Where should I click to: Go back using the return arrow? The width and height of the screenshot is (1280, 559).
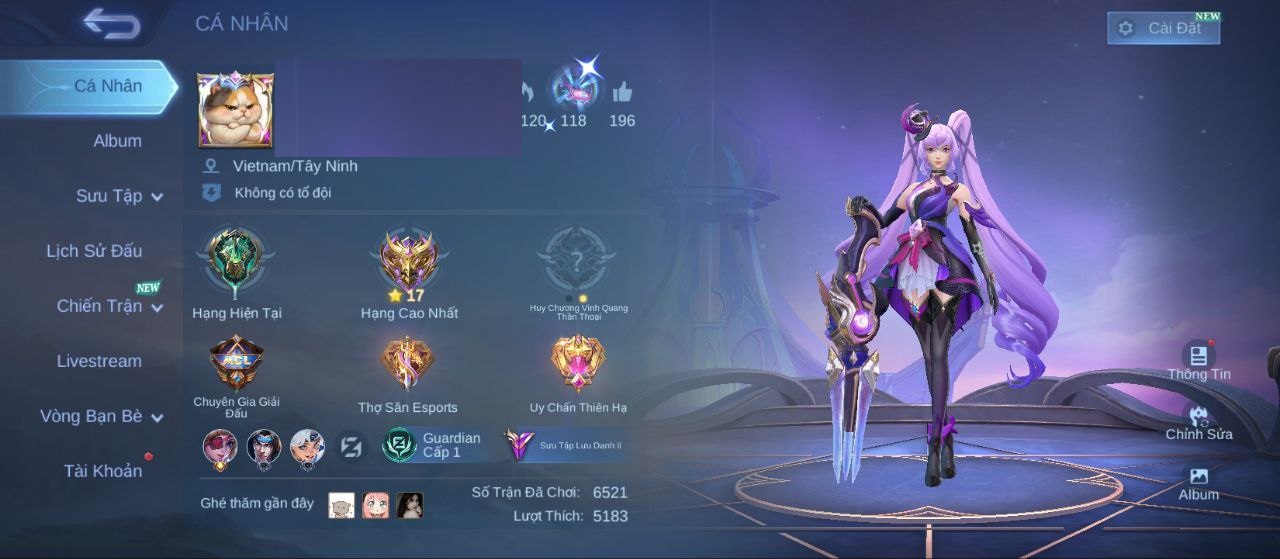[111, 24]
